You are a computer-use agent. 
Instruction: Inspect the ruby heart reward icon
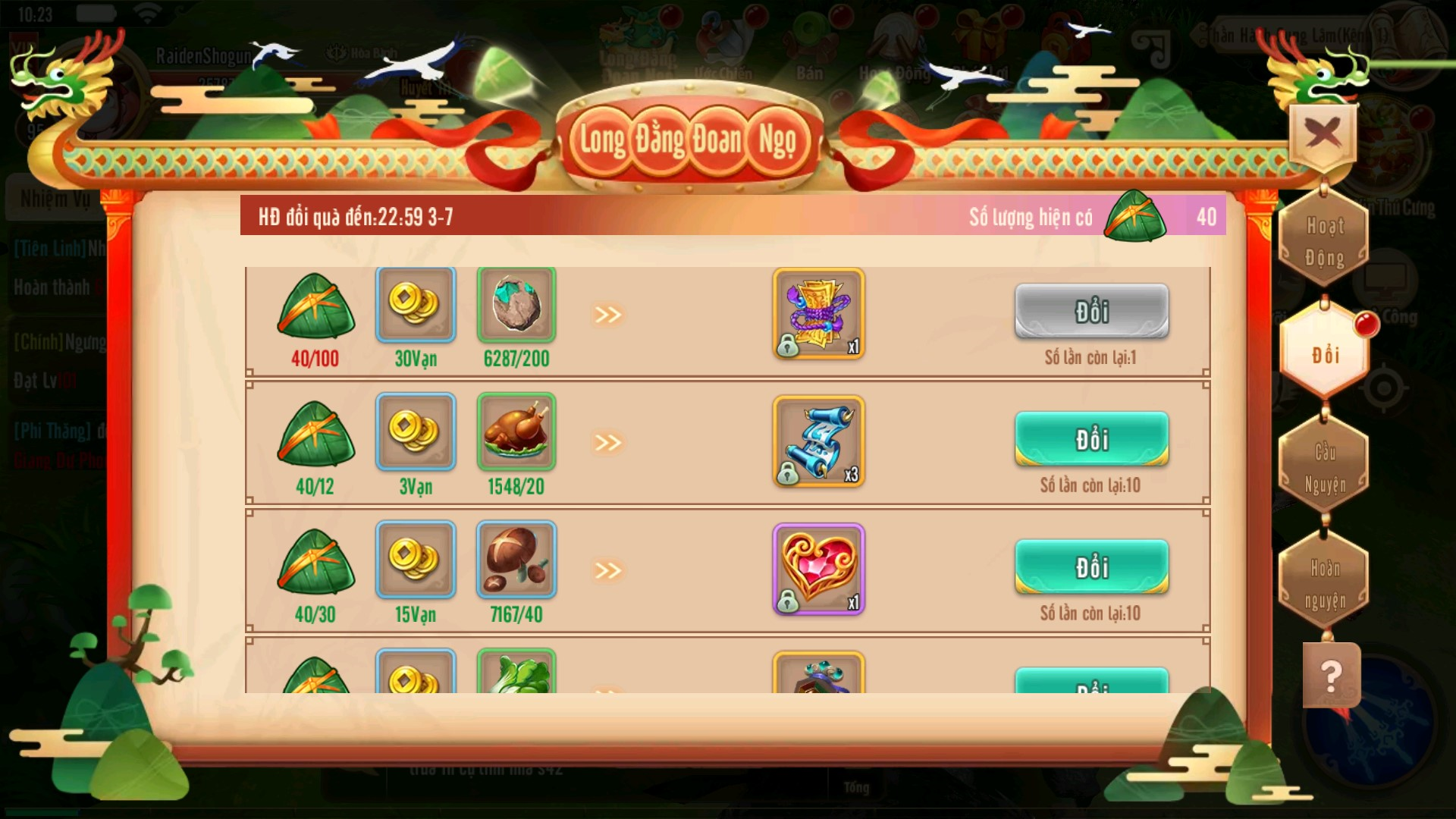[x=818, y=569]
